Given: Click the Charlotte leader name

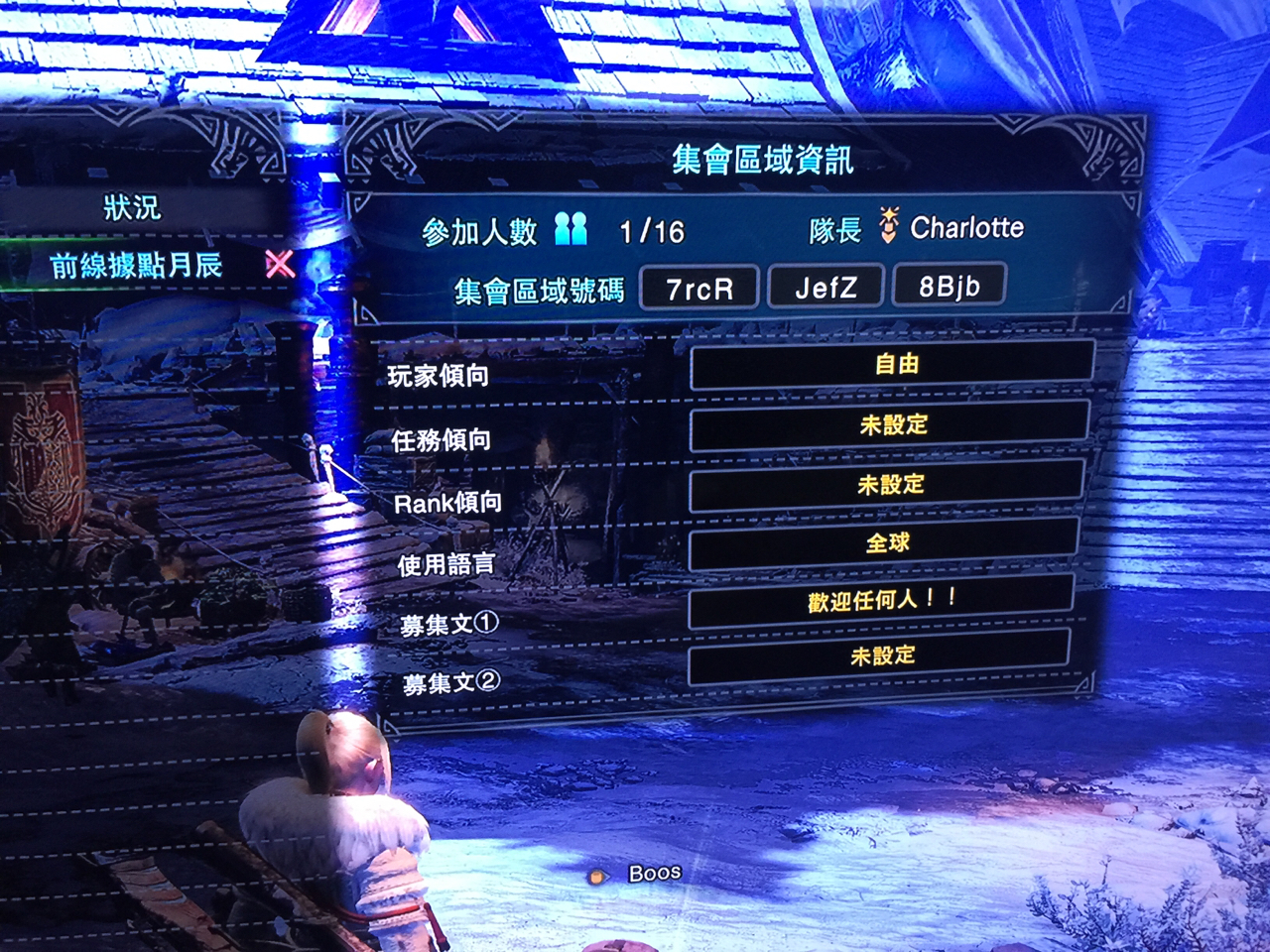Looking at the screenshot, I should (x=966, y=226).
